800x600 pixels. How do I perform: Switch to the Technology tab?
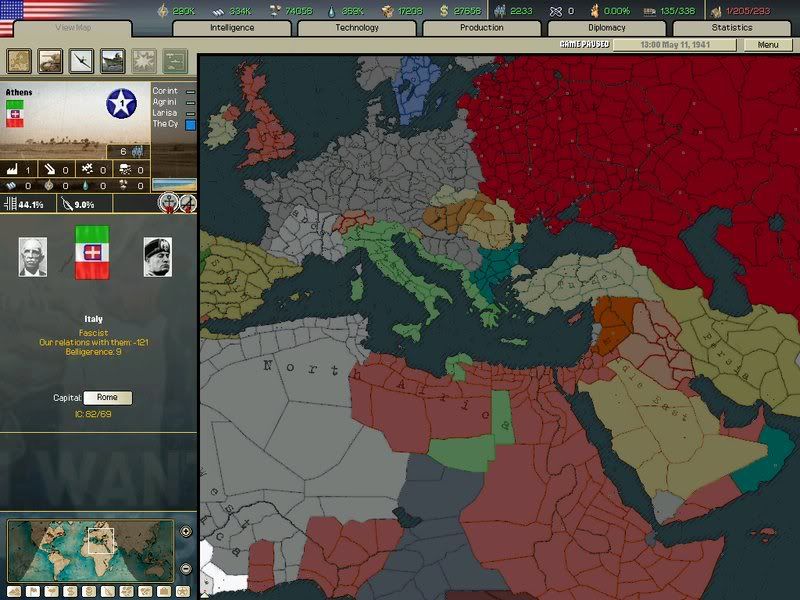pos(357,28)
